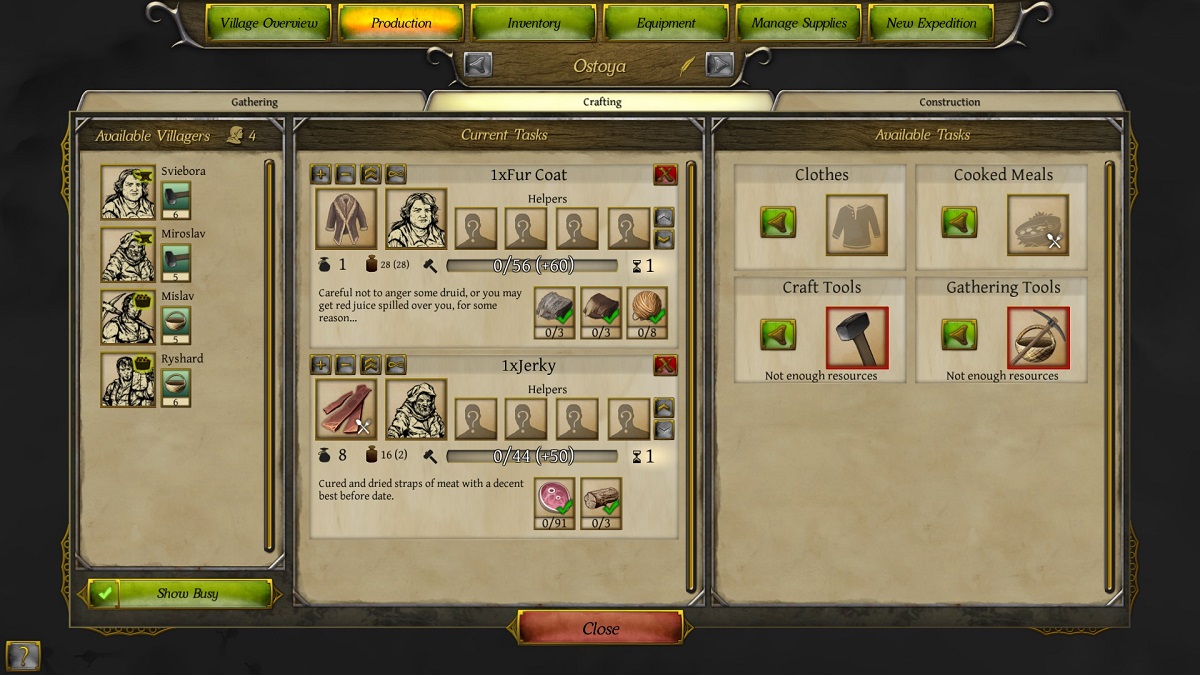1200x675 pixels.
Task: Add a Clothes crafting task
Action: (x=778, y=222)
